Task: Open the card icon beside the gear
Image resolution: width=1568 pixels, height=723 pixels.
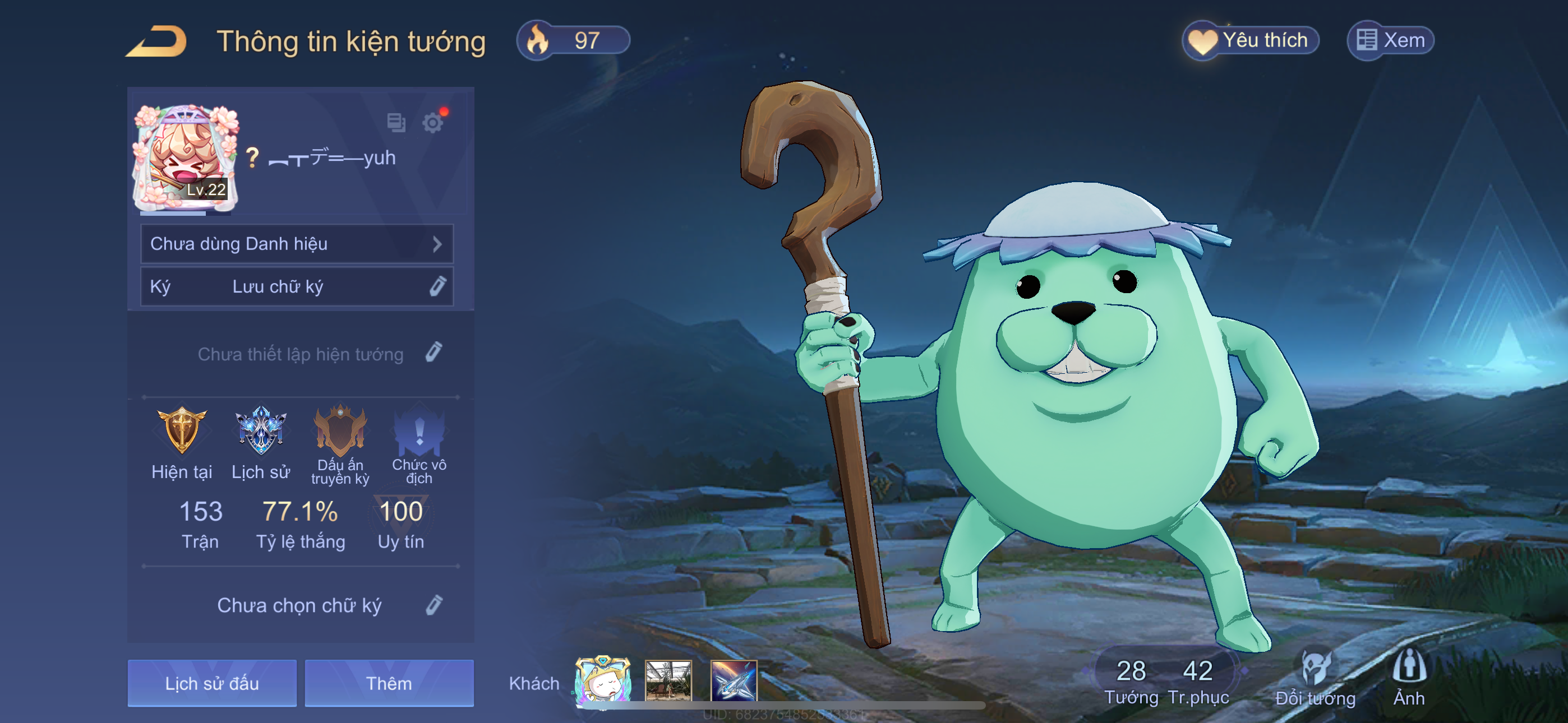Action: (x=396, y=122)
